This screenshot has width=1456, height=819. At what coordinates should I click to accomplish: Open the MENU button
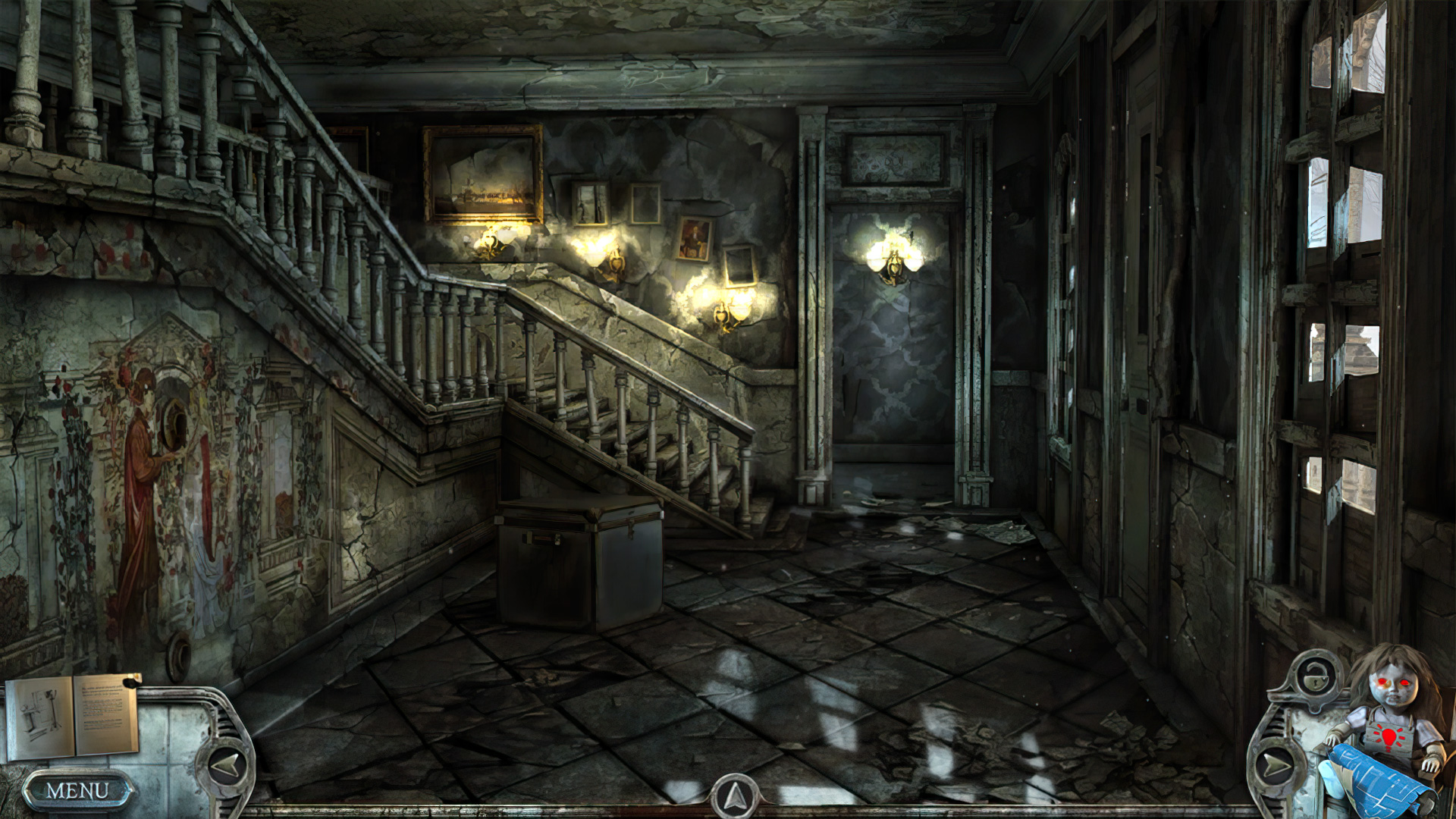point(77,791)
